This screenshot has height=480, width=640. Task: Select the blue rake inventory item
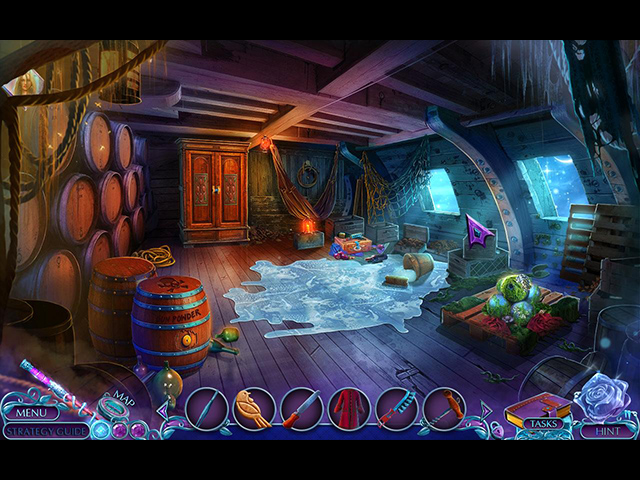coord(396,408)
